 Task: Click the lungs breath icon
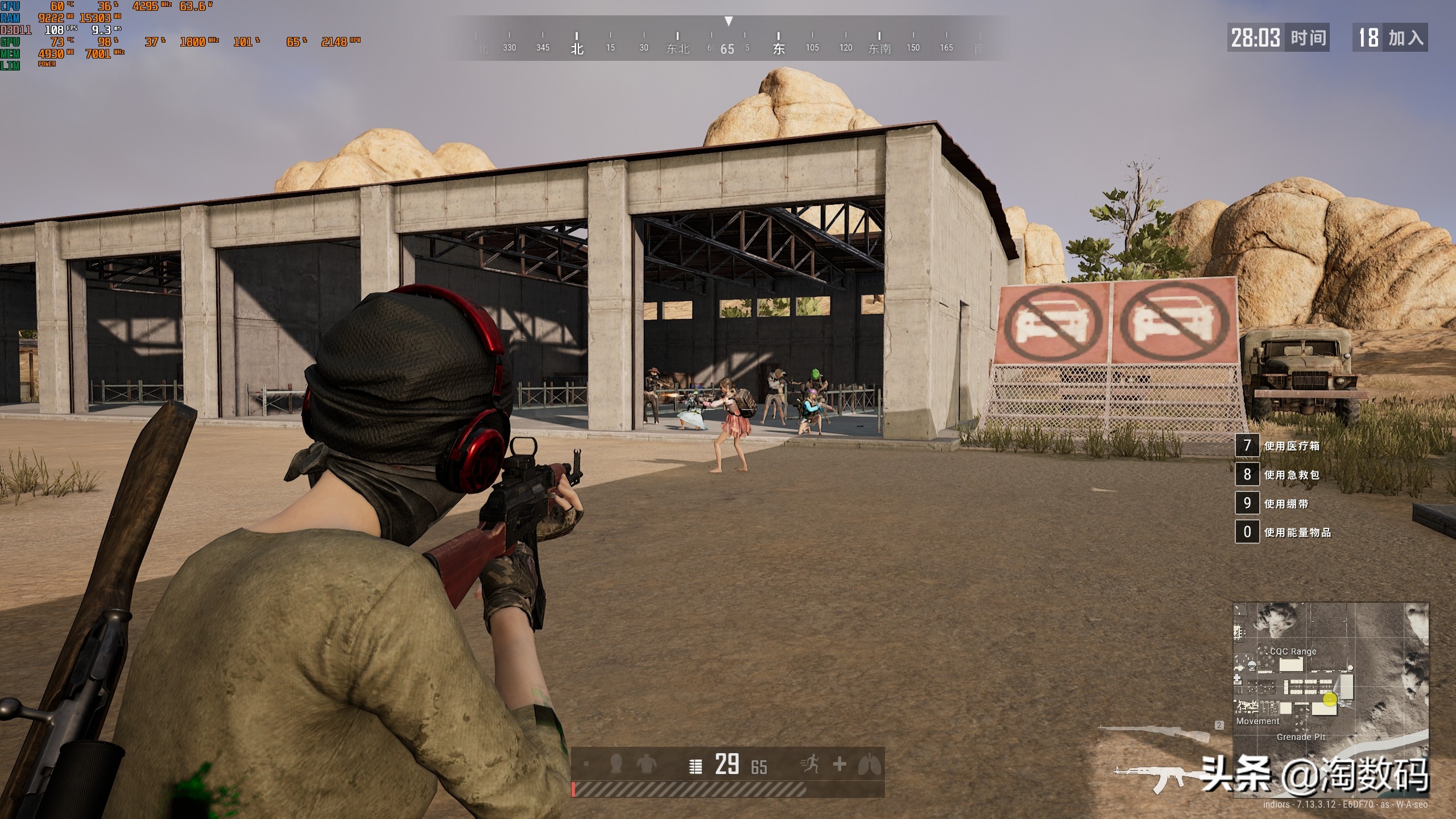(869, 764)
